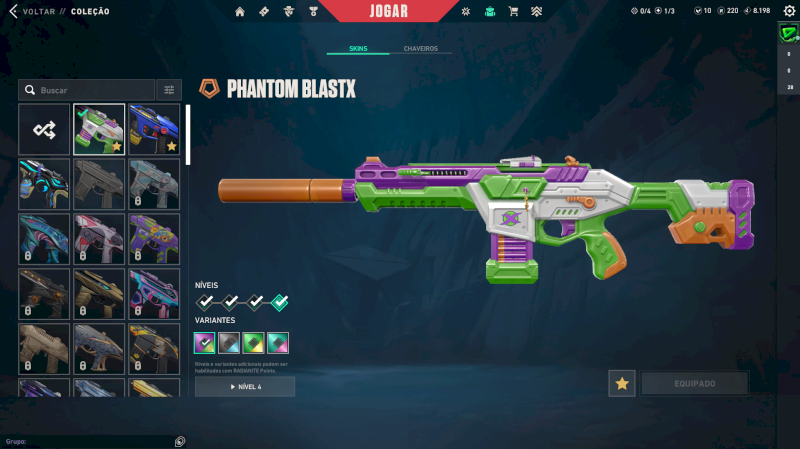800x449 pixels.
Task: Choose the random skin shuffle tile
Action: (x=44, y=129)
